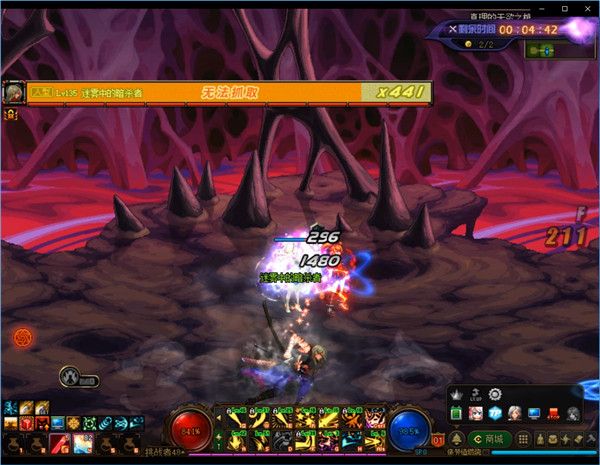This screenshot has height=465, width=600.
Task: Click the round orange buff icon
Action: tap(21, 336)
